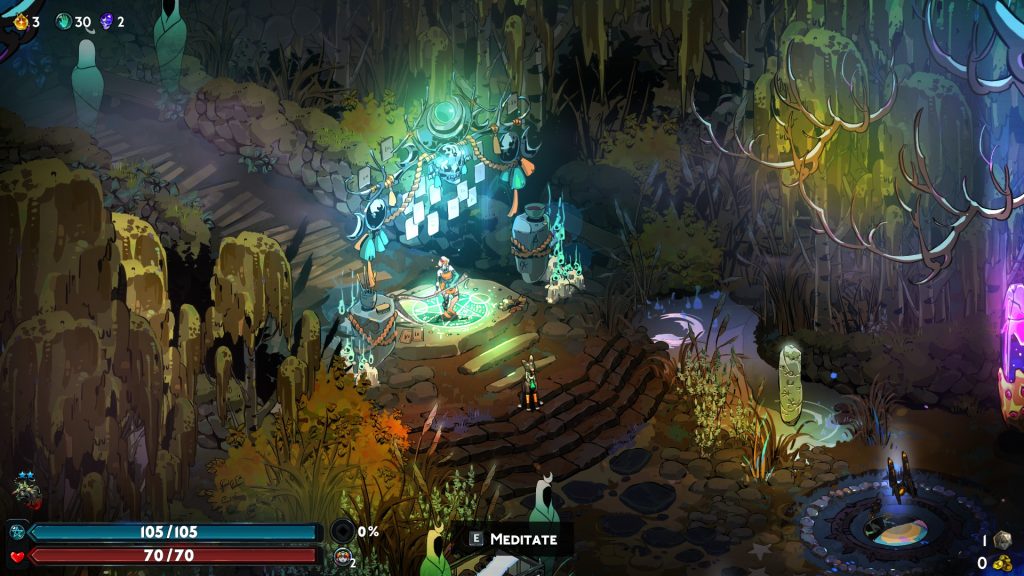Click the red heart health icon
This screenshot has height=576, width=1024.
(17, 555)
